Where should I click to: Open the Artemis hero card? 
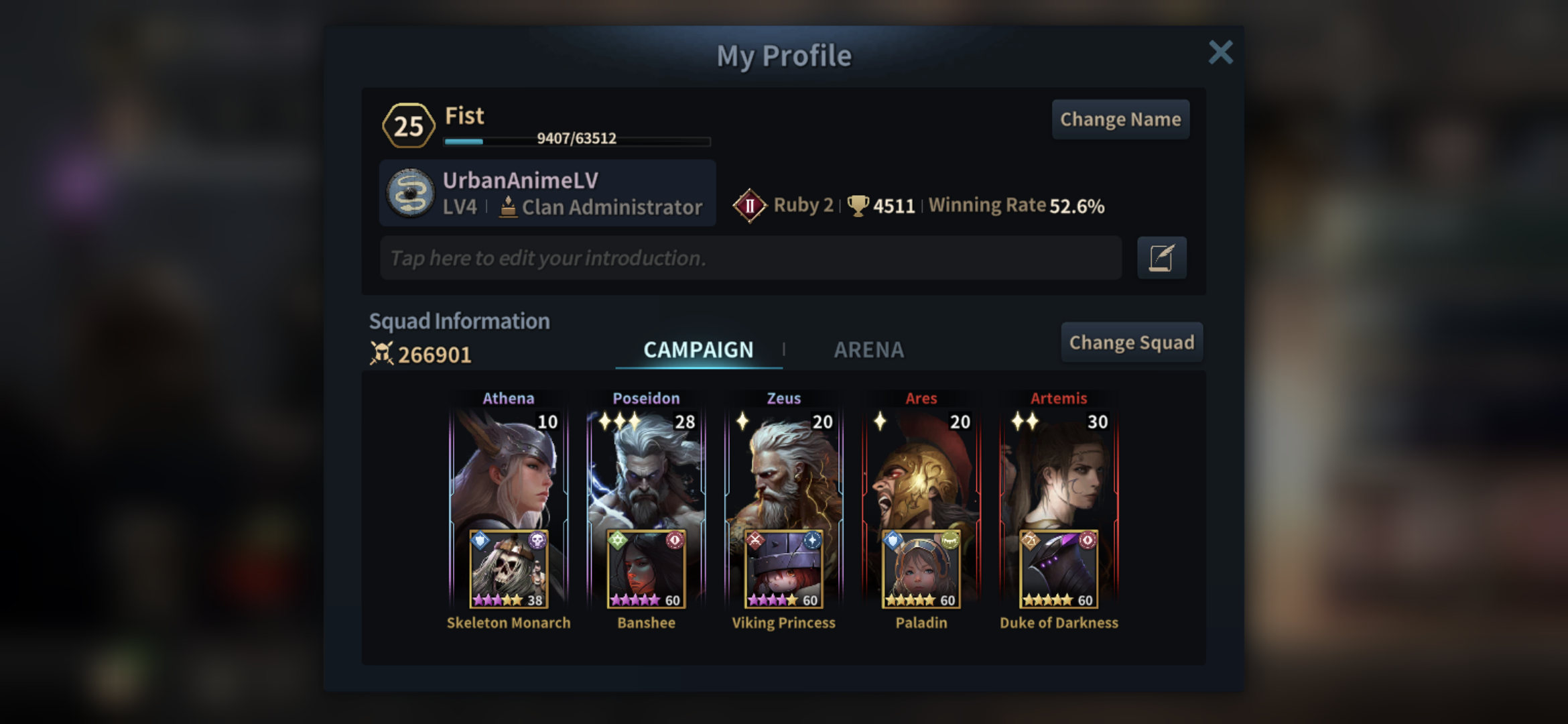click(x=1059, y=469)
